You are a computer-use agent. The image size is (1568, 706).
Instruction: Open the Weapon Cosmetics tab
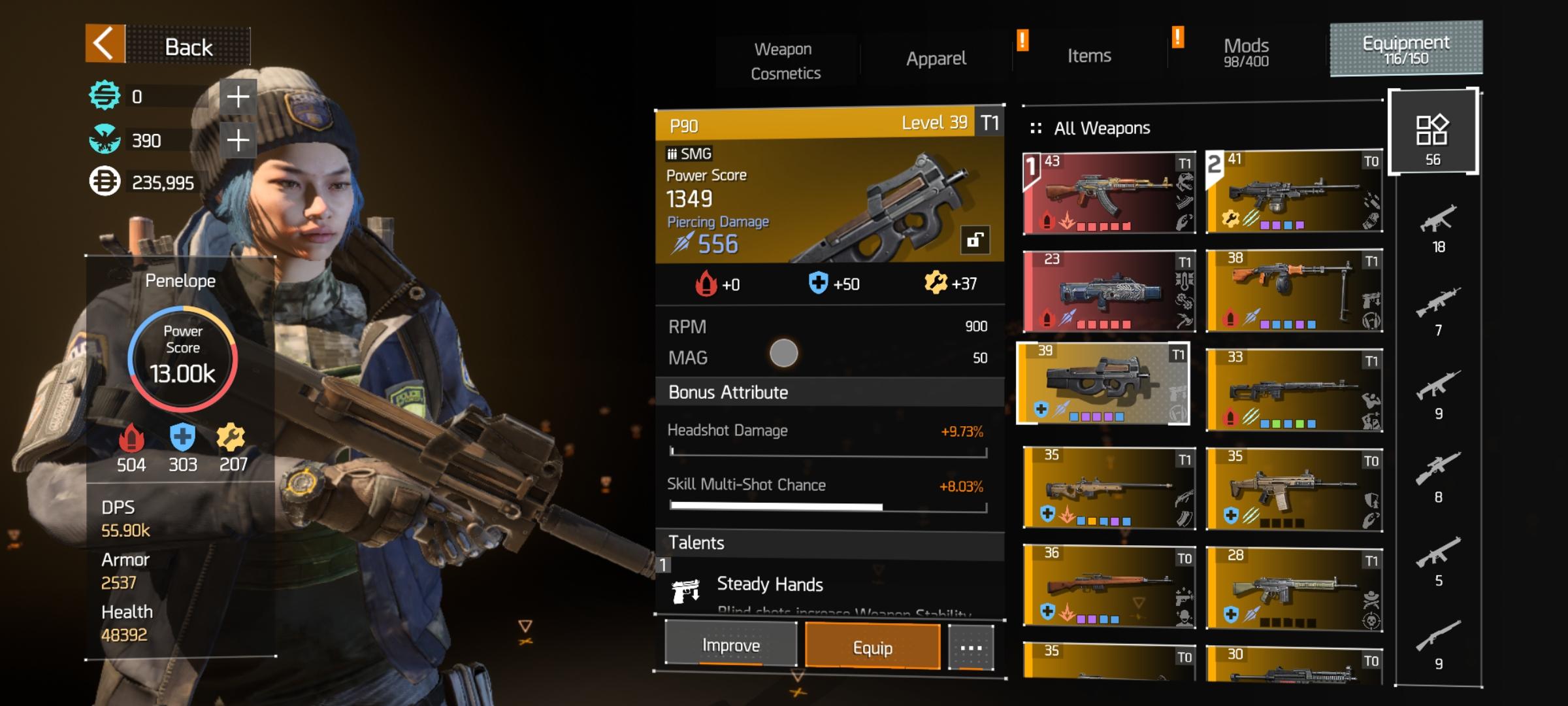(785, 61)
